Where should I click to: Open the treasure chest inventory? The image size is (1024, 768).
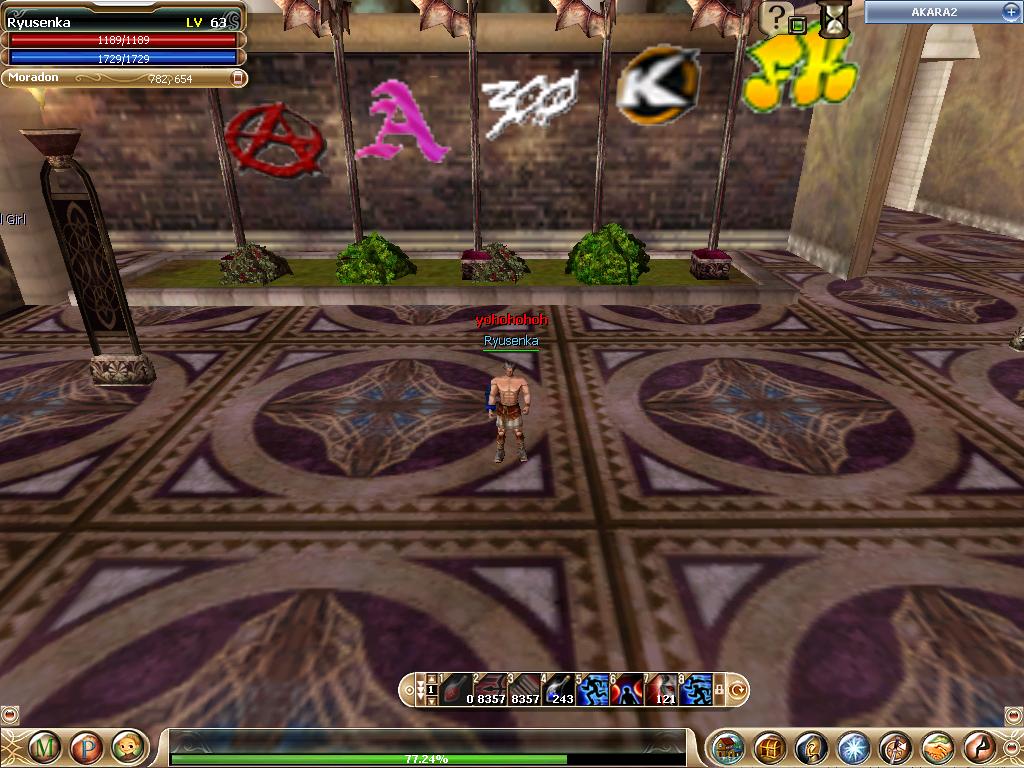[x=769, y=748]
